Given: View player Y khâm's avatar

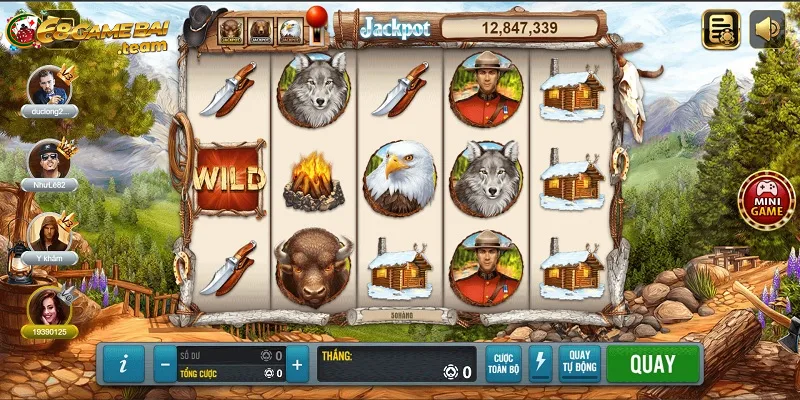Looking at the screenshot, I should [47, 231].
